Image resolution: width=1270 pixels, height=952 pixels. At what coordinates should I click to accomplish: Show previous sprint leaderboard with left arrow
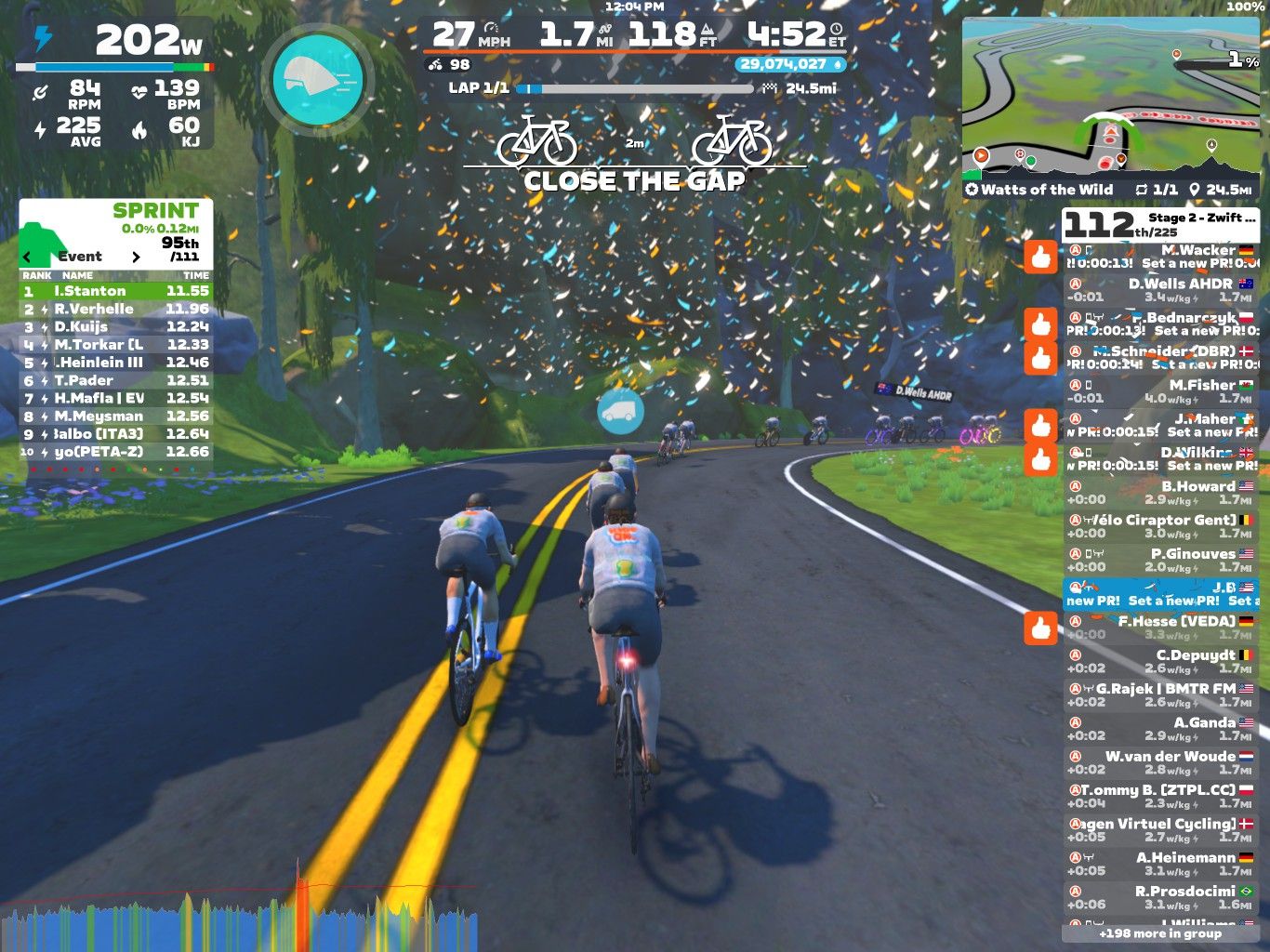click(x=27, y=257)
